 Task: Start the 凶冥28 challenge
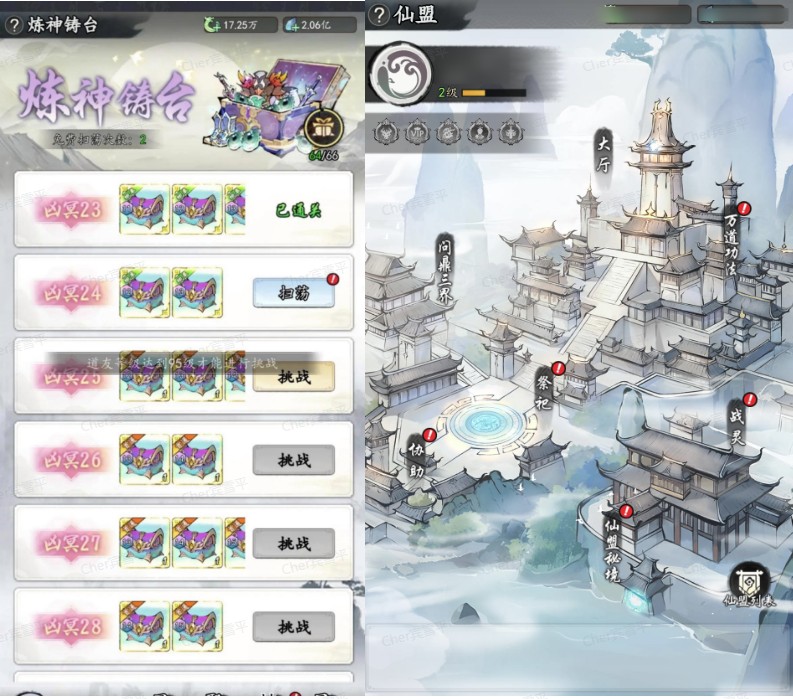click(293, 627)
